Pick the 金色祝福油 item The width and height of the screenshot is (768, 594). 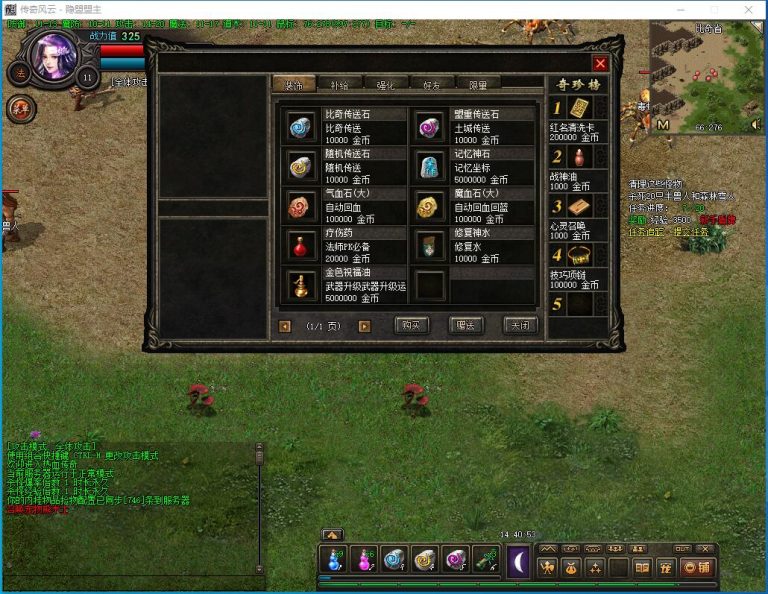(300, 285)
